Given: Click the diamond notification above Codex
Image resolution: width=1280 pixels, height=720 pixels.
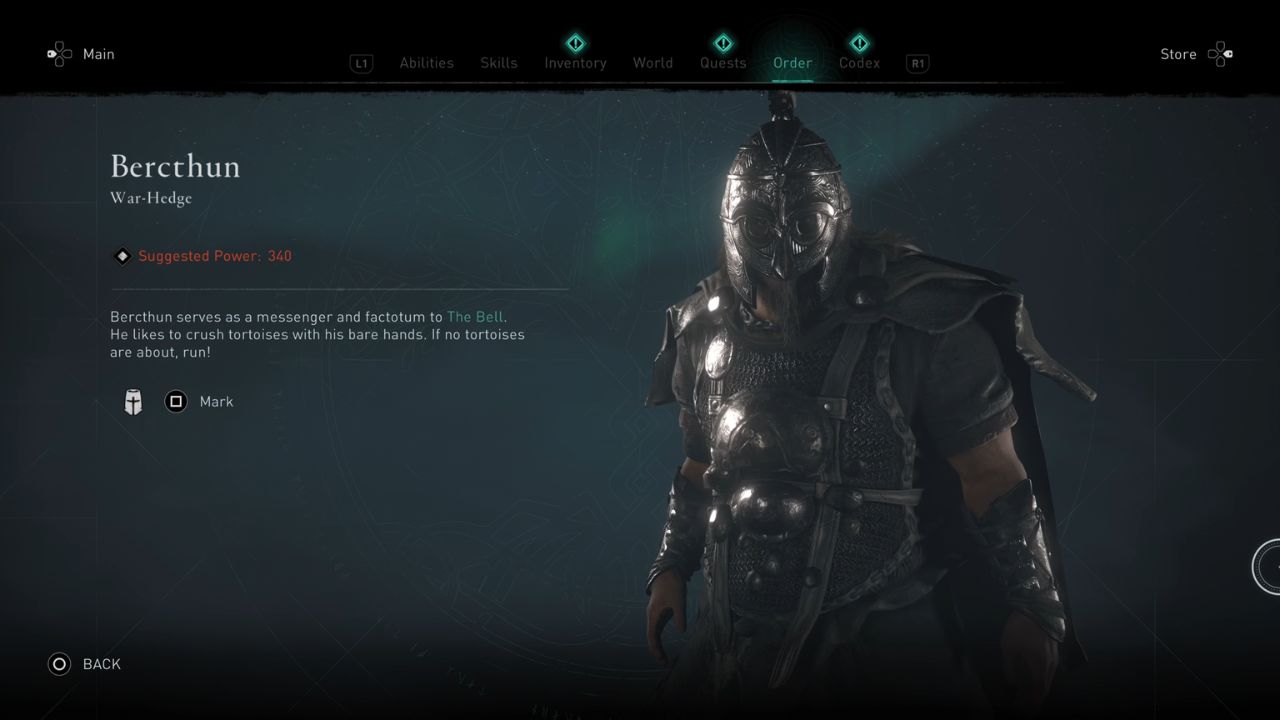Looking at the screenshot, I should click(x=859, y=43).
